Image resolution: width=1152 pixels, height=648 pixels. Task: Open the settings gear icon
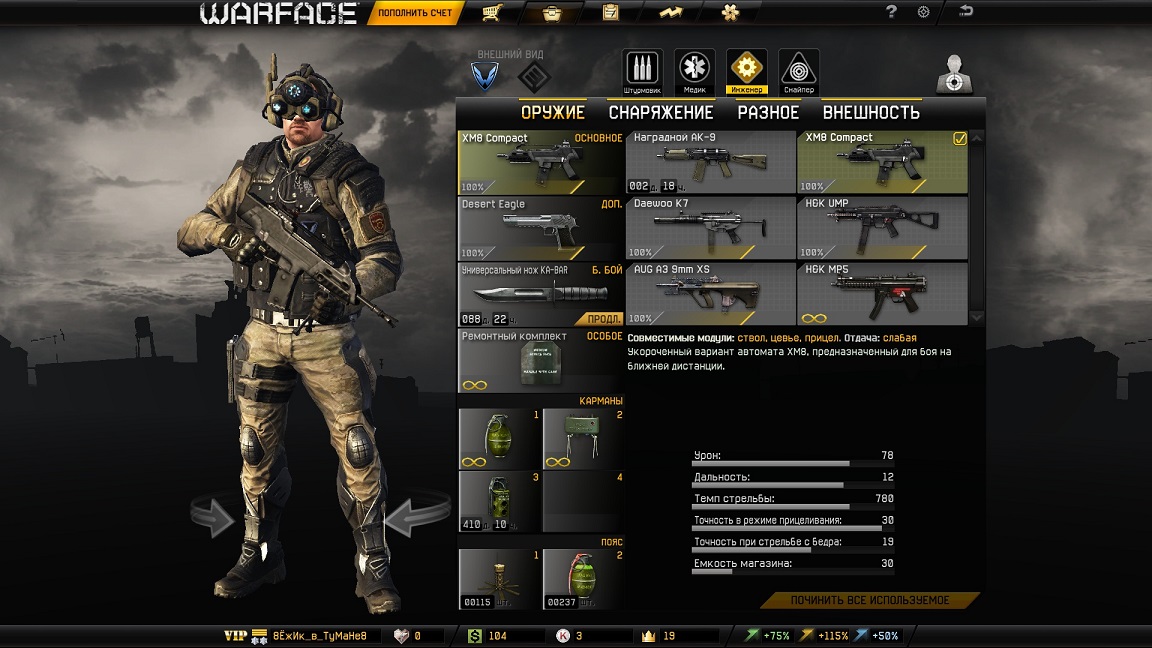click(x=923, y=12)
